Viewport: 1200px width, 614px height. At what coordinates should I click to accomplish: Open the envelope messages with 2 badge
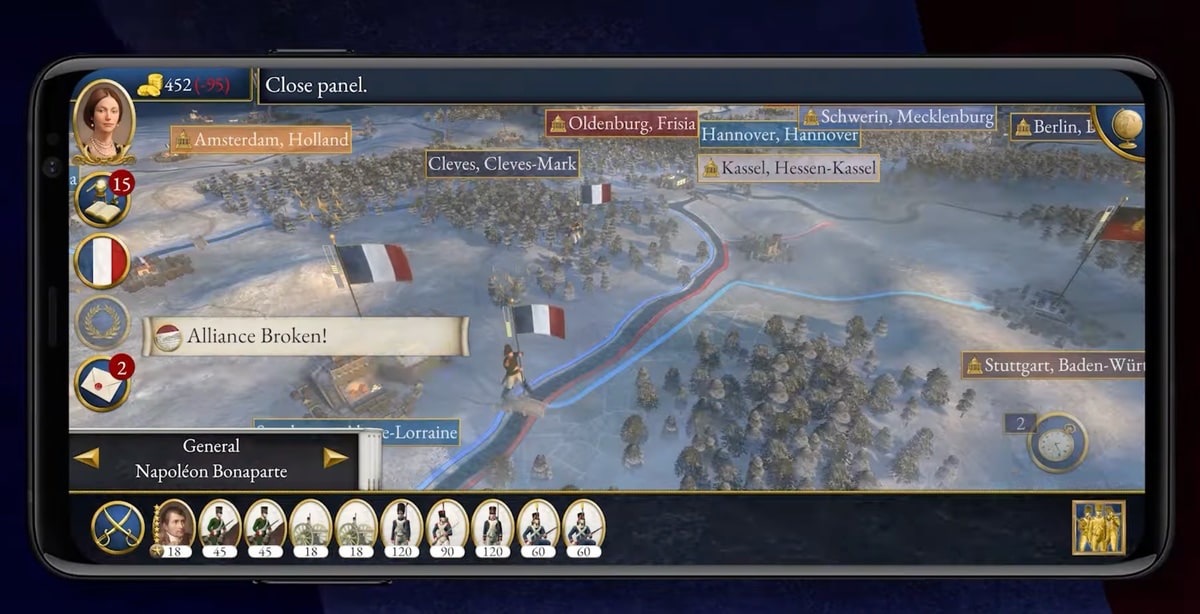pos(102,384)
